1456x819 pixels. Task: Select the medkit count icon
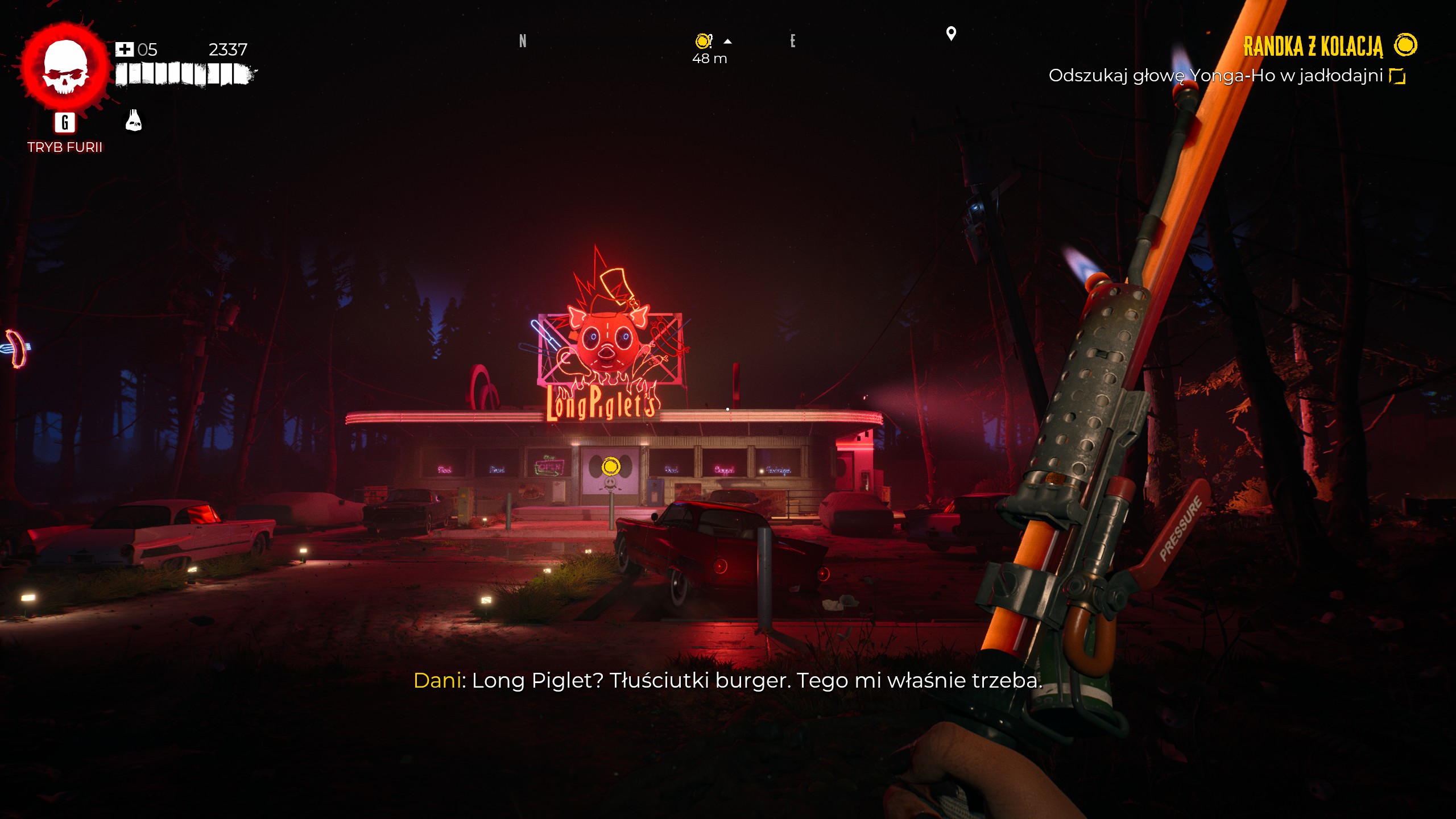[x=124, y=50]
